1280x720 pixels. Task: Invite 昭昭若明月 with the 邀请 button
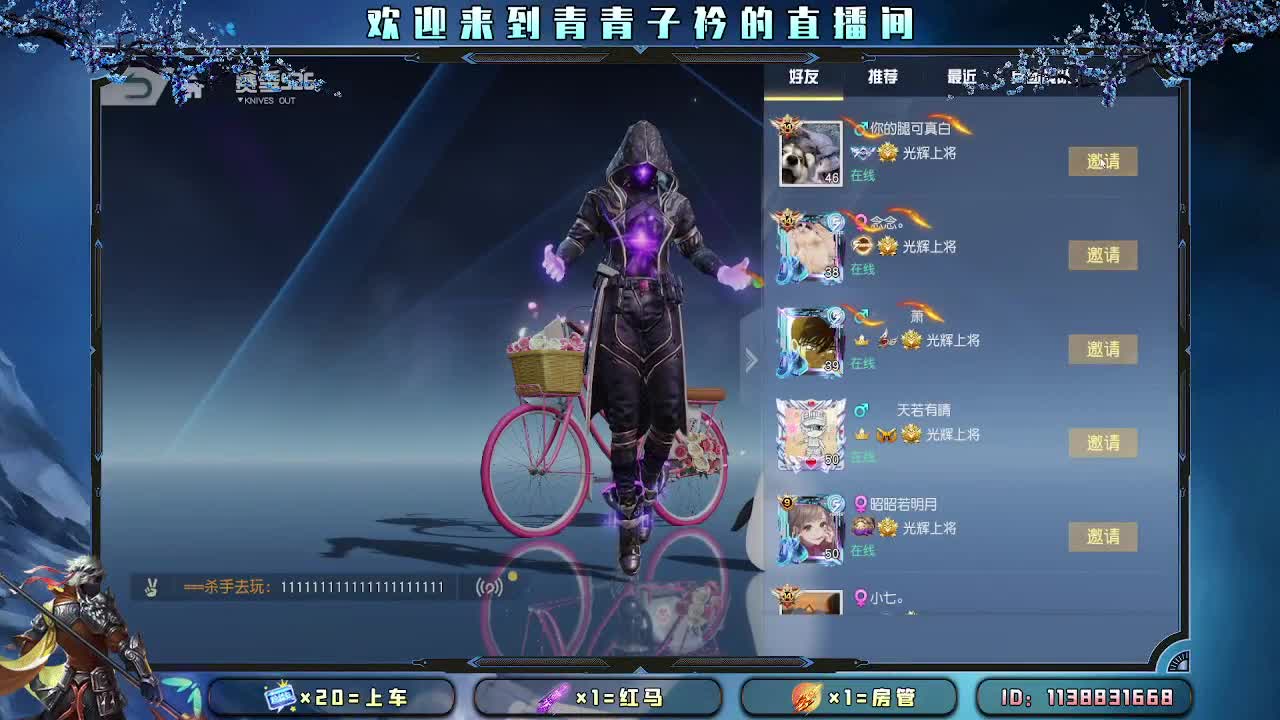click(x=1103, y=537)
